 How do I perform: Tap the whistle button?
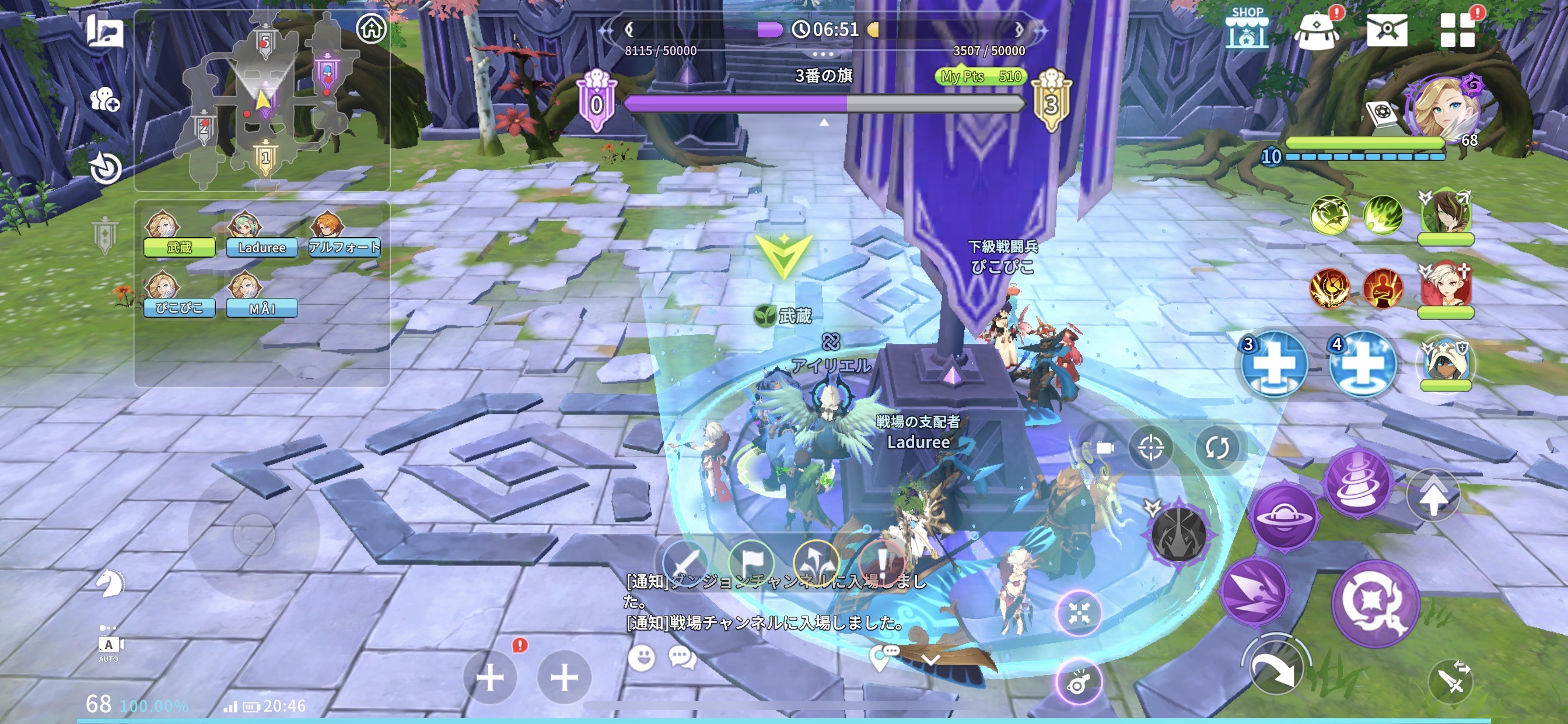(x=1078, y=683)
